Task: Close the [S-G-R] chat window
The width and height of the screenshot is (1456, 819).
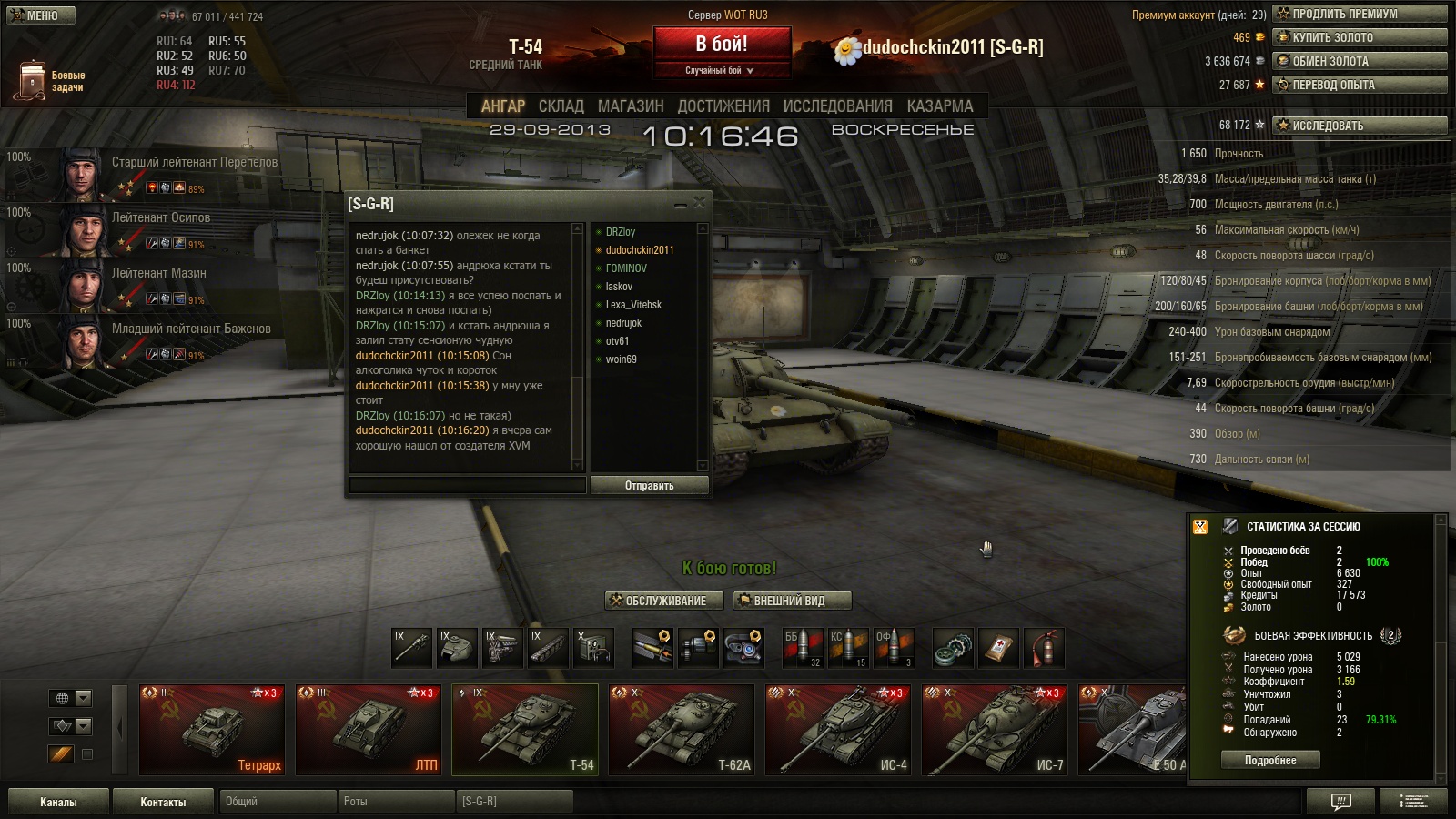Action: point(699,203)
